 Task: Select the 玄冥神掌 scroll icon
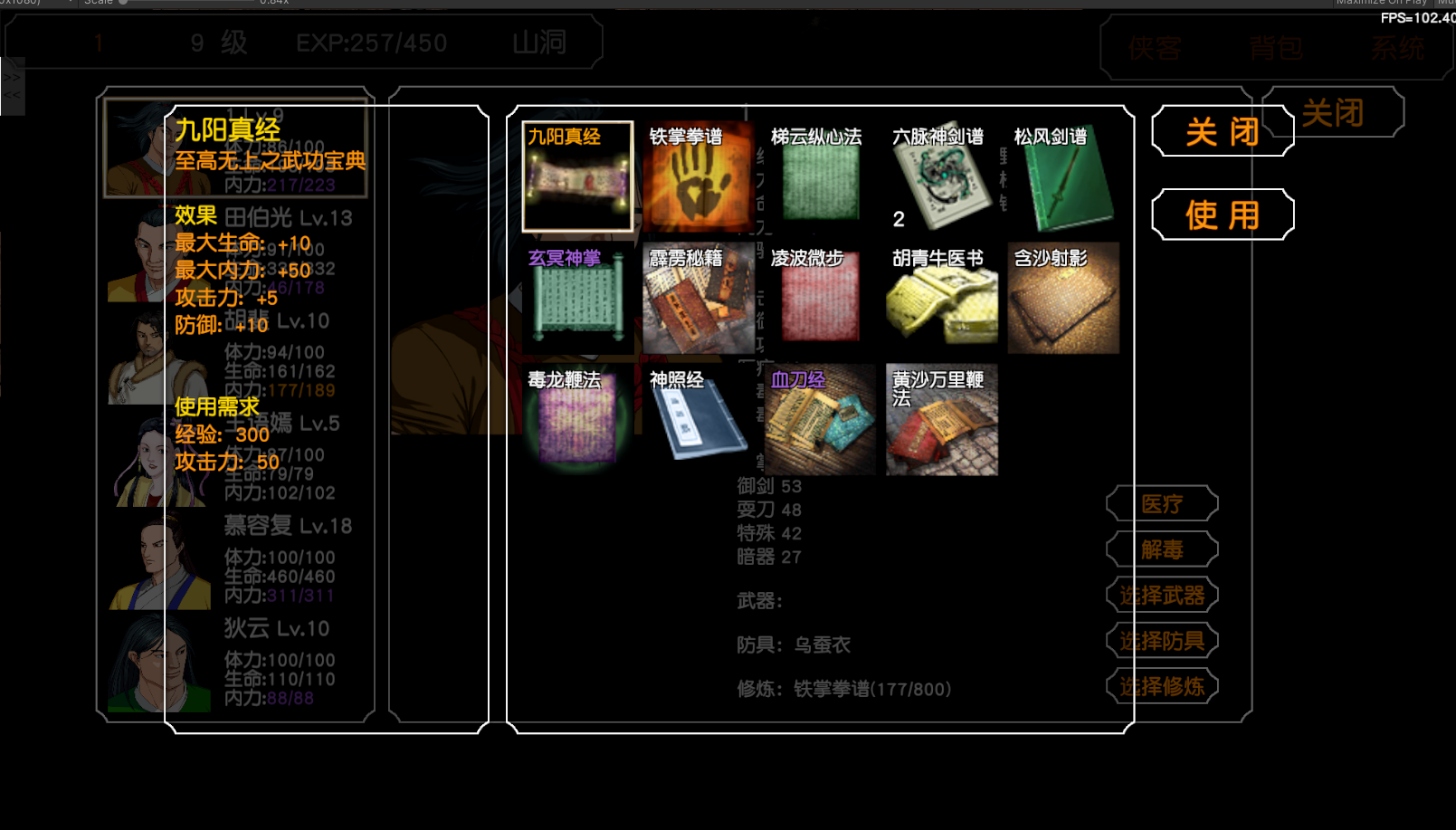click(x=577, y=299)
